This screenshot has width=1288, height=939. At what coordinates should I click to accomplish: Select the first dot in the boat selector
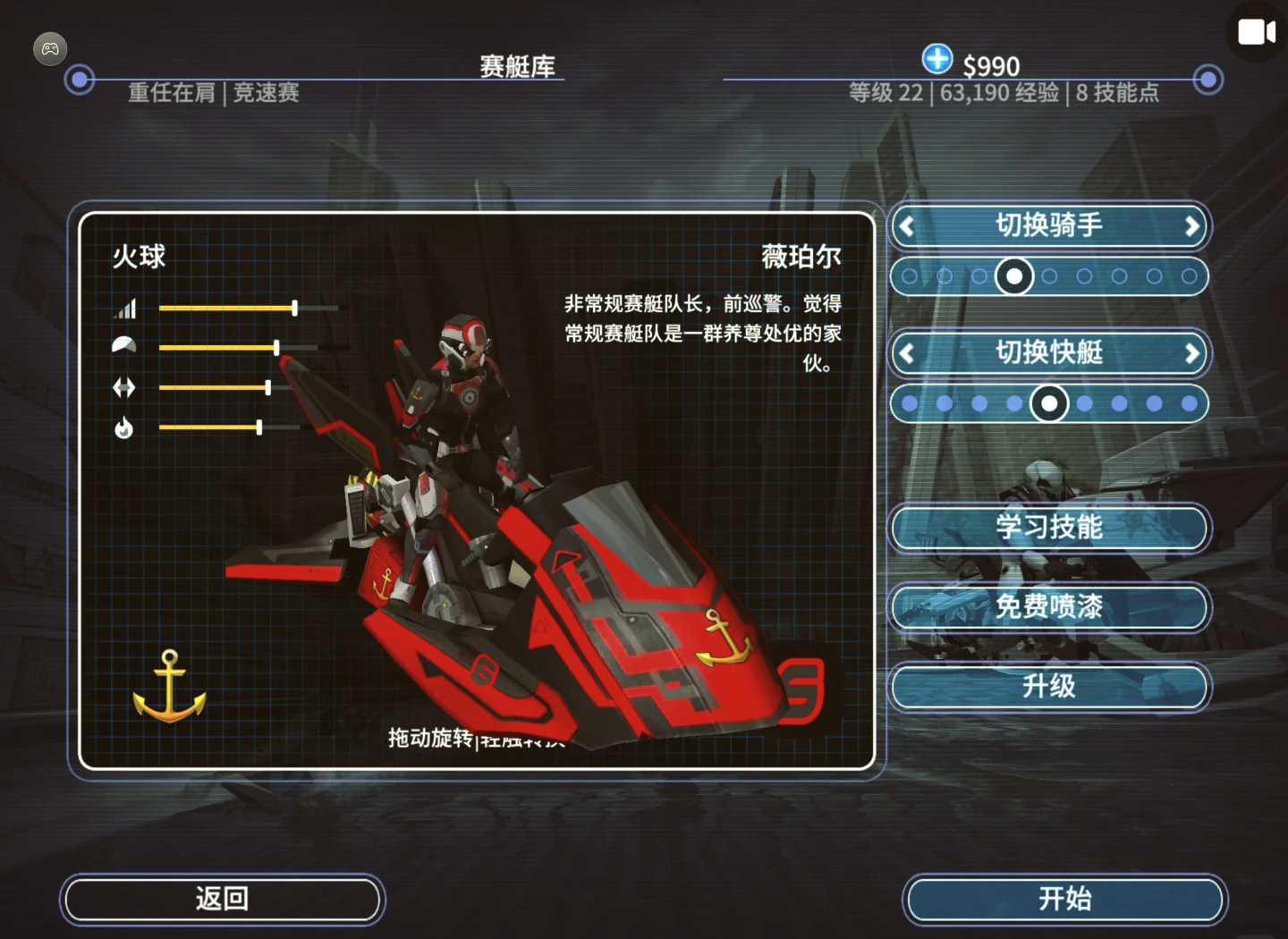point(910,404)
